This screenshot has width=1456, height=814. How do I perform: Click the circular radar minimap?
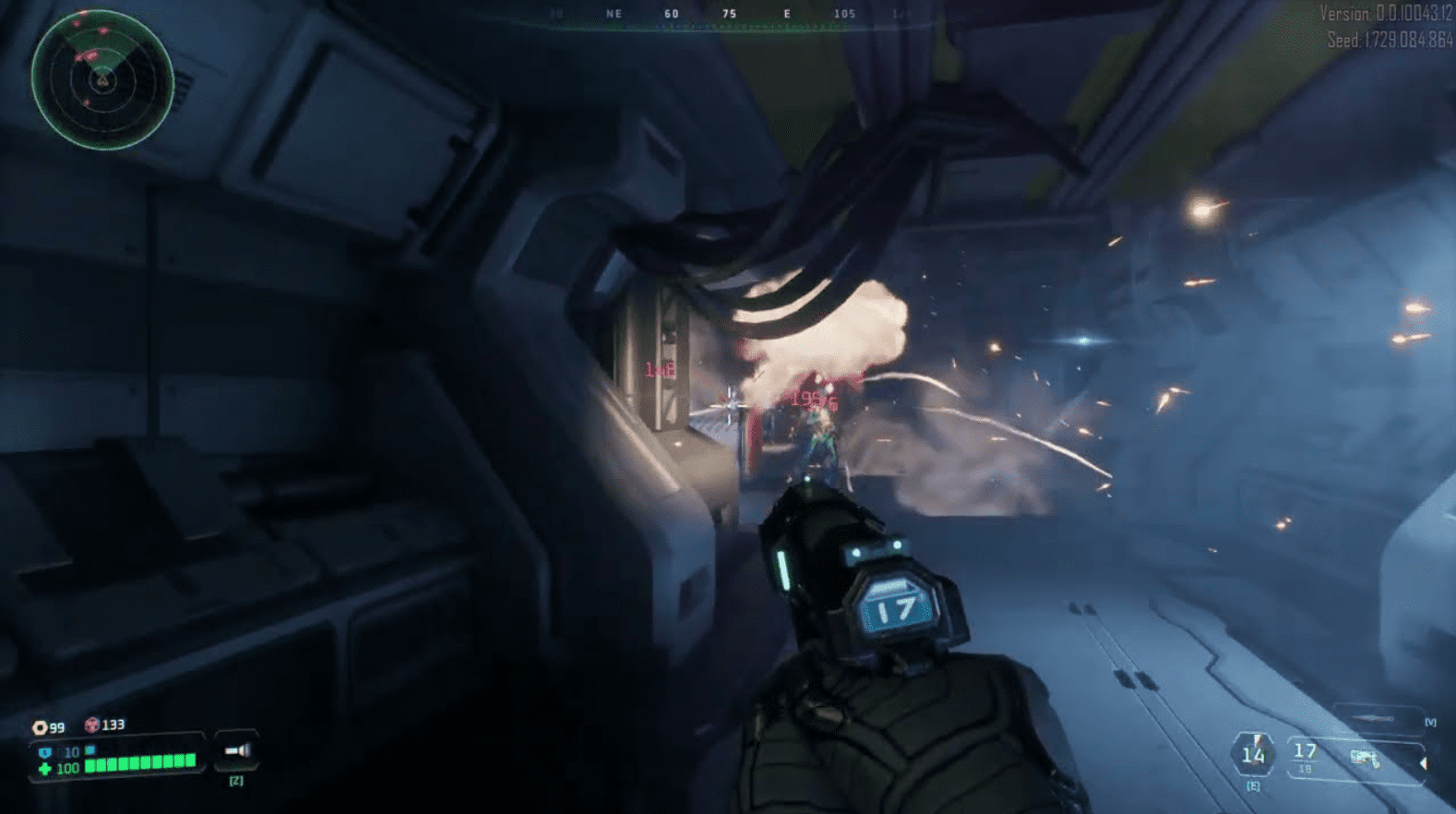pos(101,80)
